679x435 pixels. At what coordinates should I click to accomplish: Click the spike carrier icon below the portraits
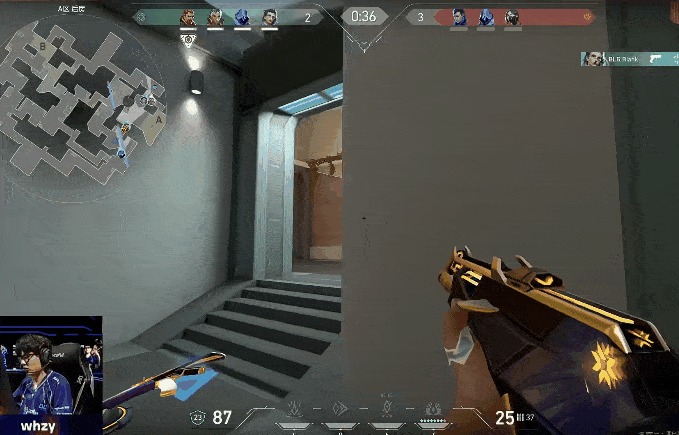tap(188, 38)
